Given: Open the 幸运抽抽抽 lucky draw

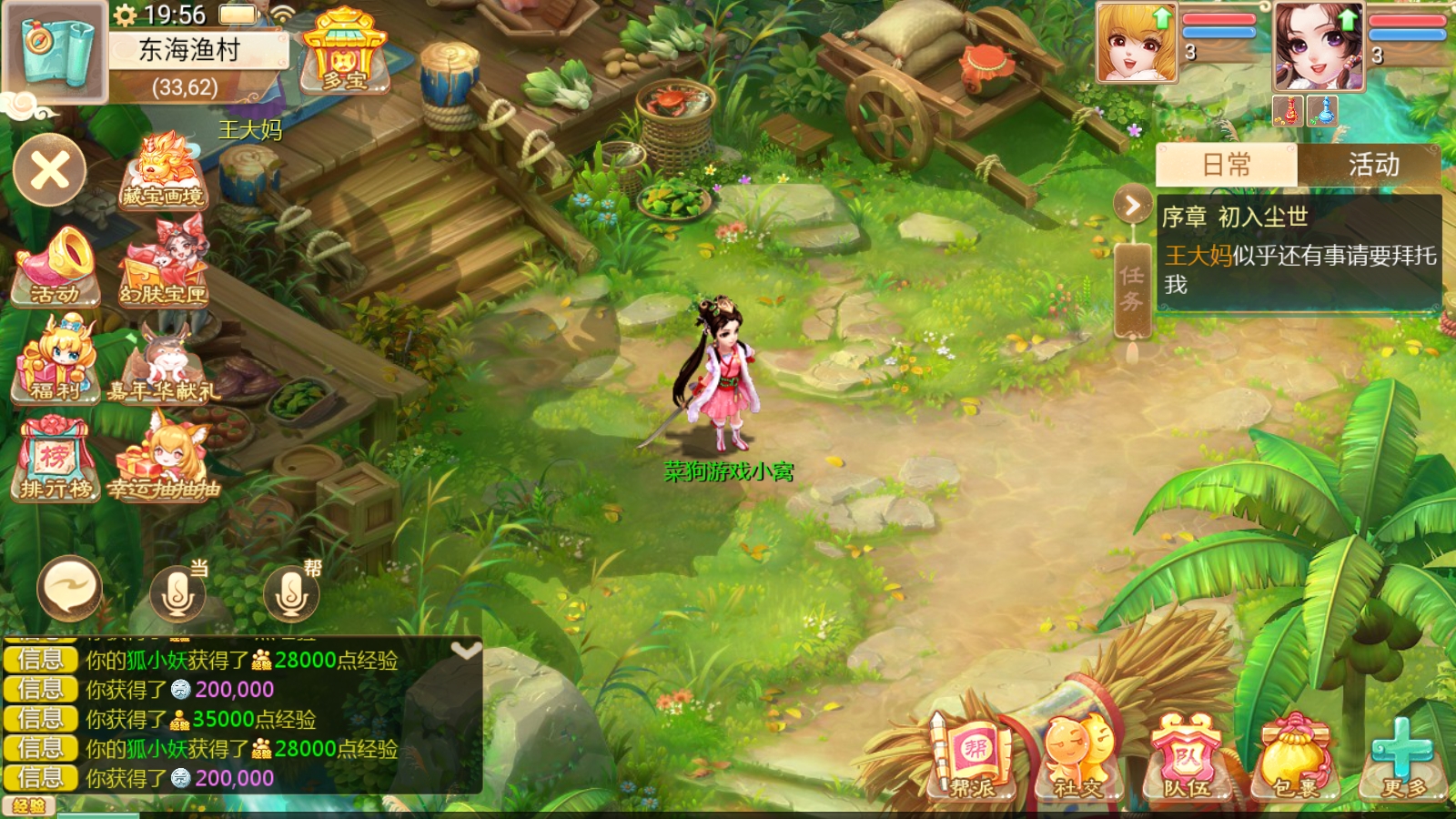Looking at the screenshot, I should 165,460.
